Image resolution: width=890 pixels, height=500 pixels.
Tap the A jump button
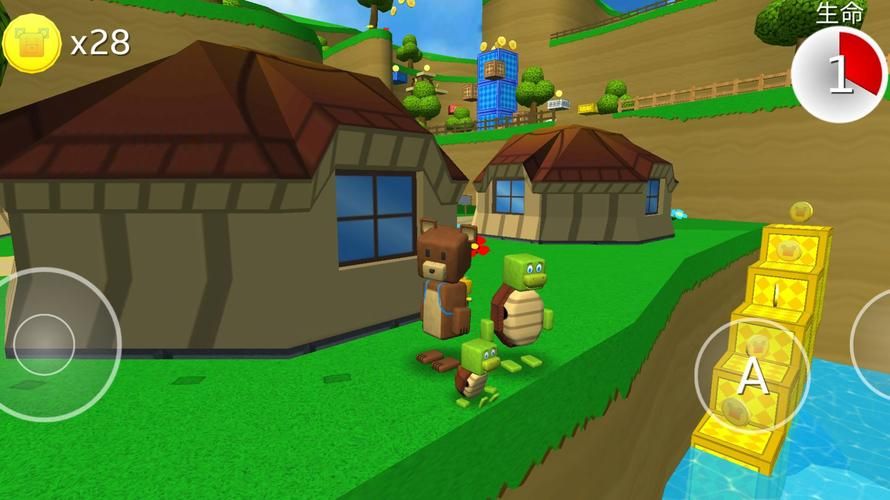[x=752, y=375]
